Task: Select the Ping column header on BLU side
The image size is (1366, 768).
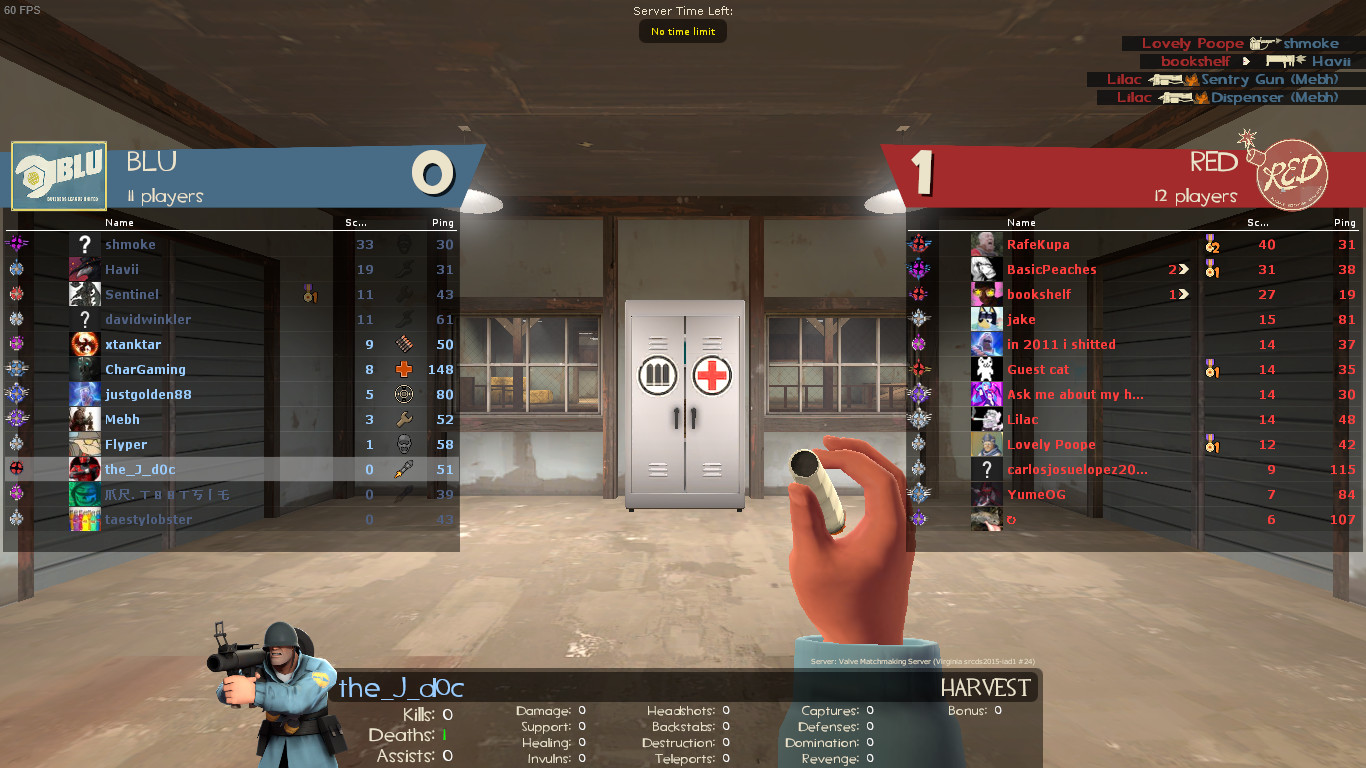Action: tap(442, 222)
